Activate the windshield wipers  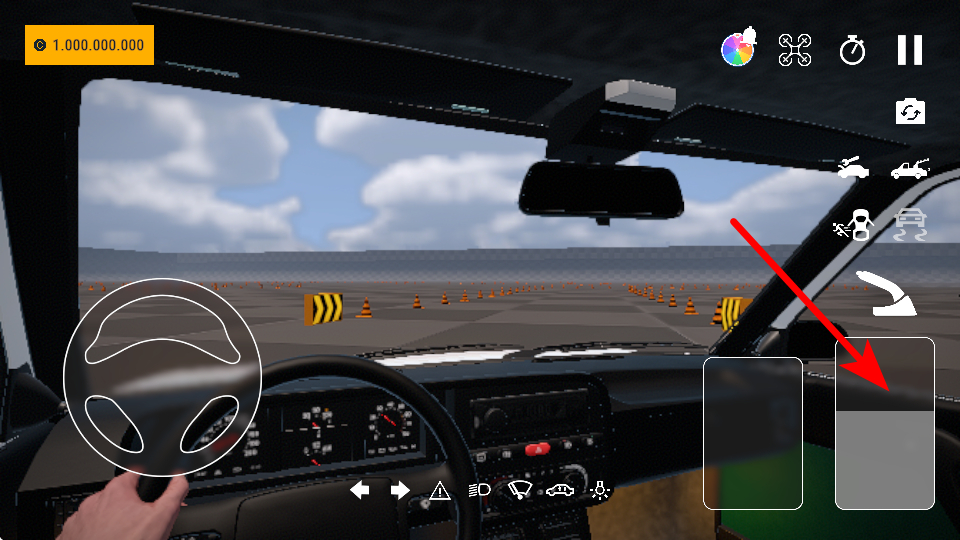pos(520,490)
